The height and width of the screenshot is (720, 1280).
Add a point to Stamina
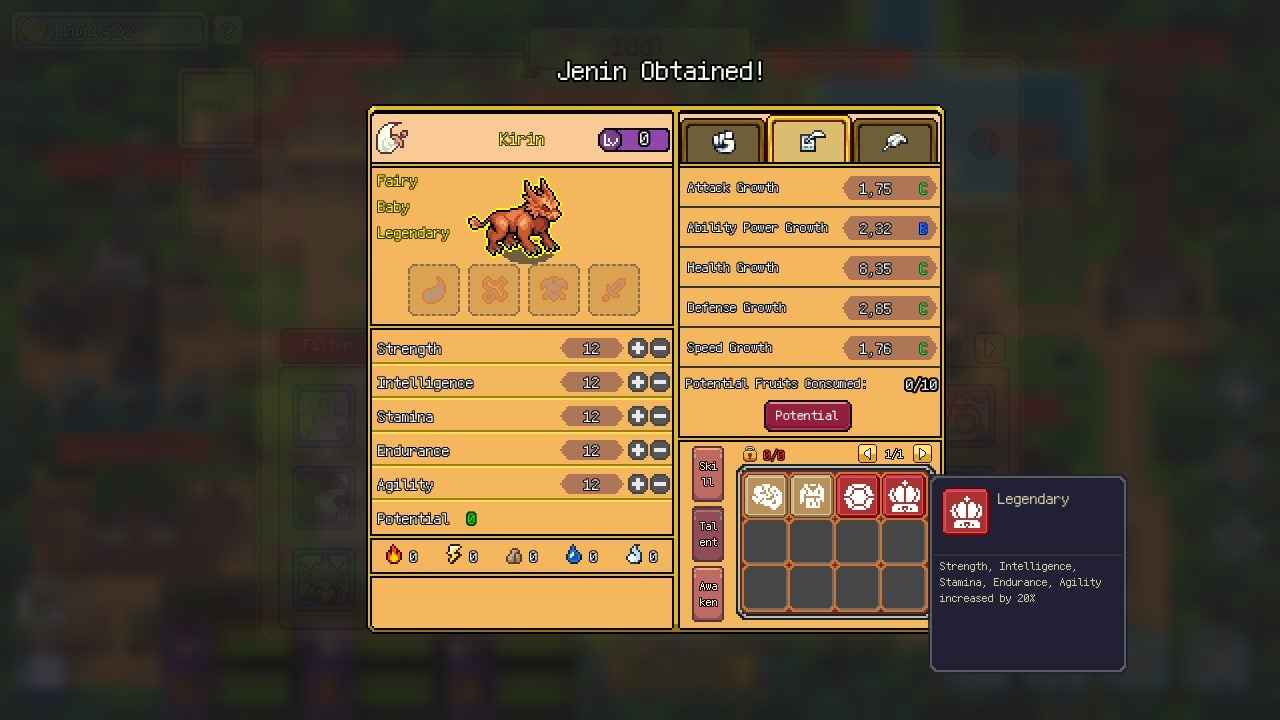pyautogui.click(x=637, y=417)
